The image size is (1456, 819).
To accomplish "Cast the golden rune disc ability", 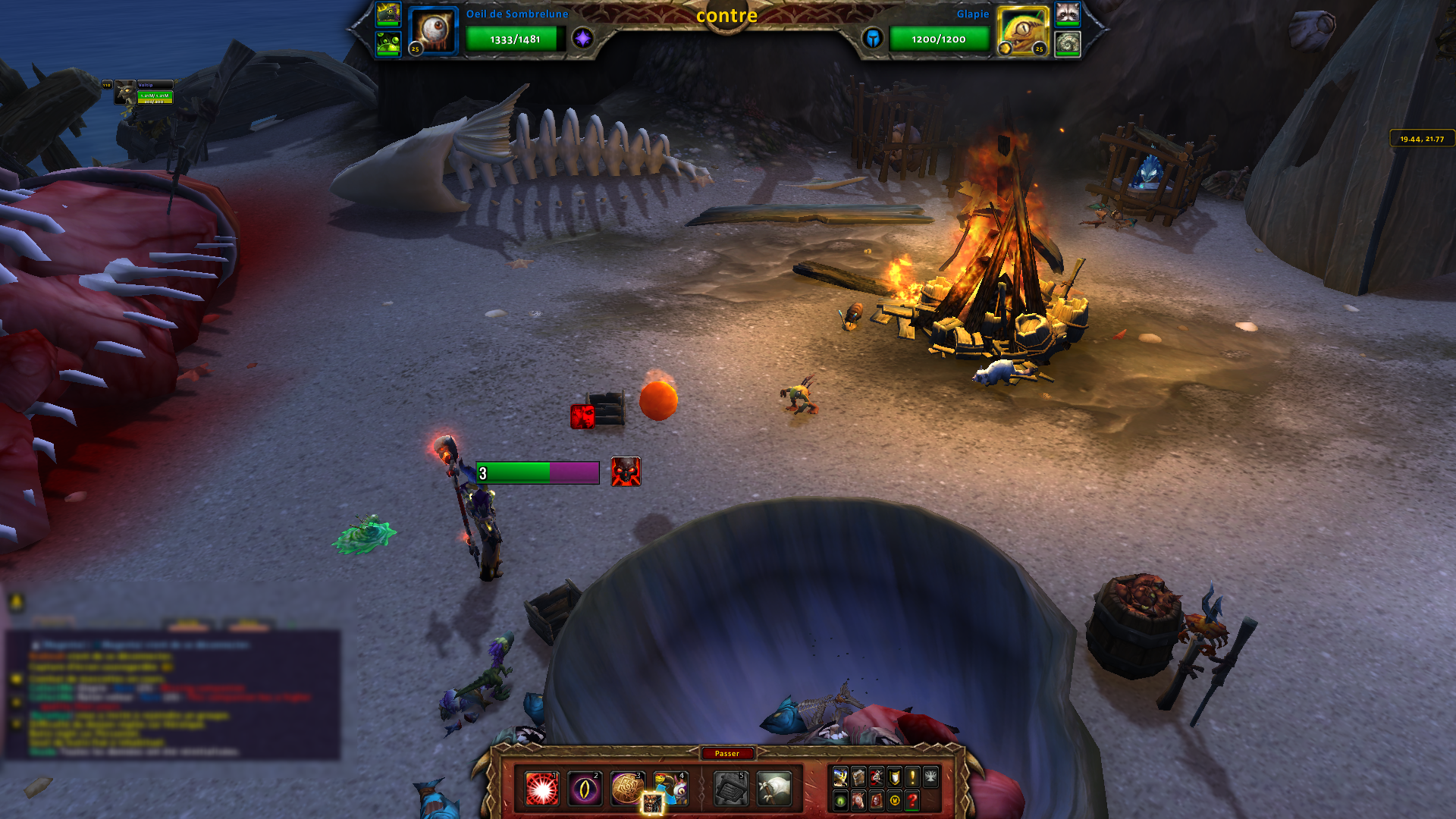I will pyautogui.click(x=627, y=788).
